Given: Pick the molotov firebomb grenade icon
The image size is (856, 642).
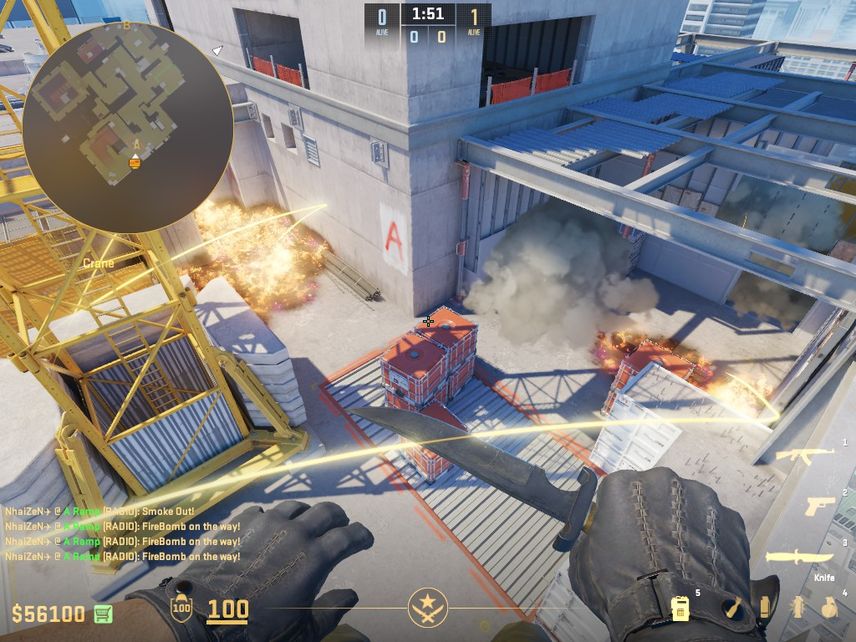Looking at the screenshot, I should [733, 607].
